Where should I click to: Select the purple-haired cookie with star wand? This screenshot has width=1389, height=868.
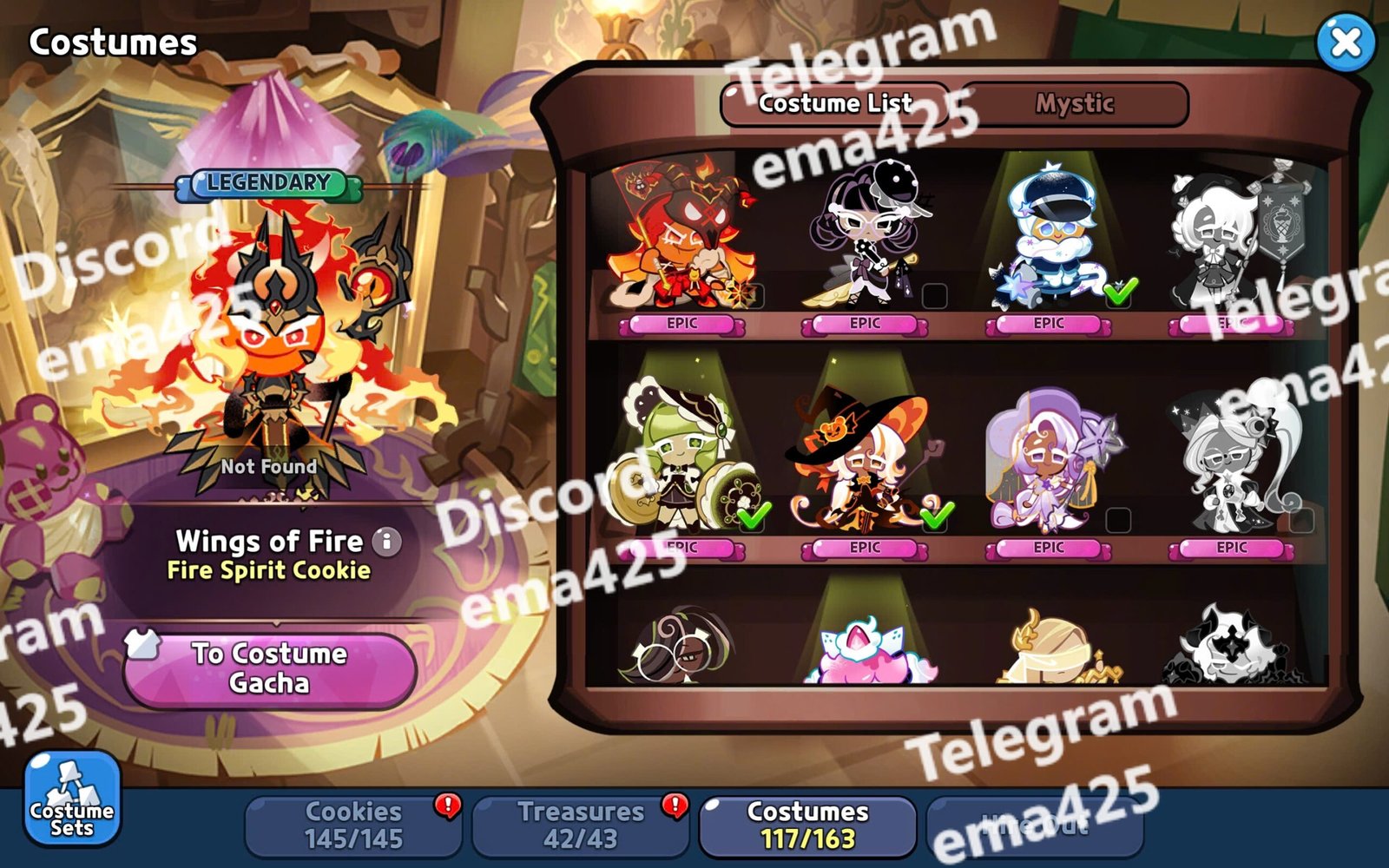click(1049, 460)
